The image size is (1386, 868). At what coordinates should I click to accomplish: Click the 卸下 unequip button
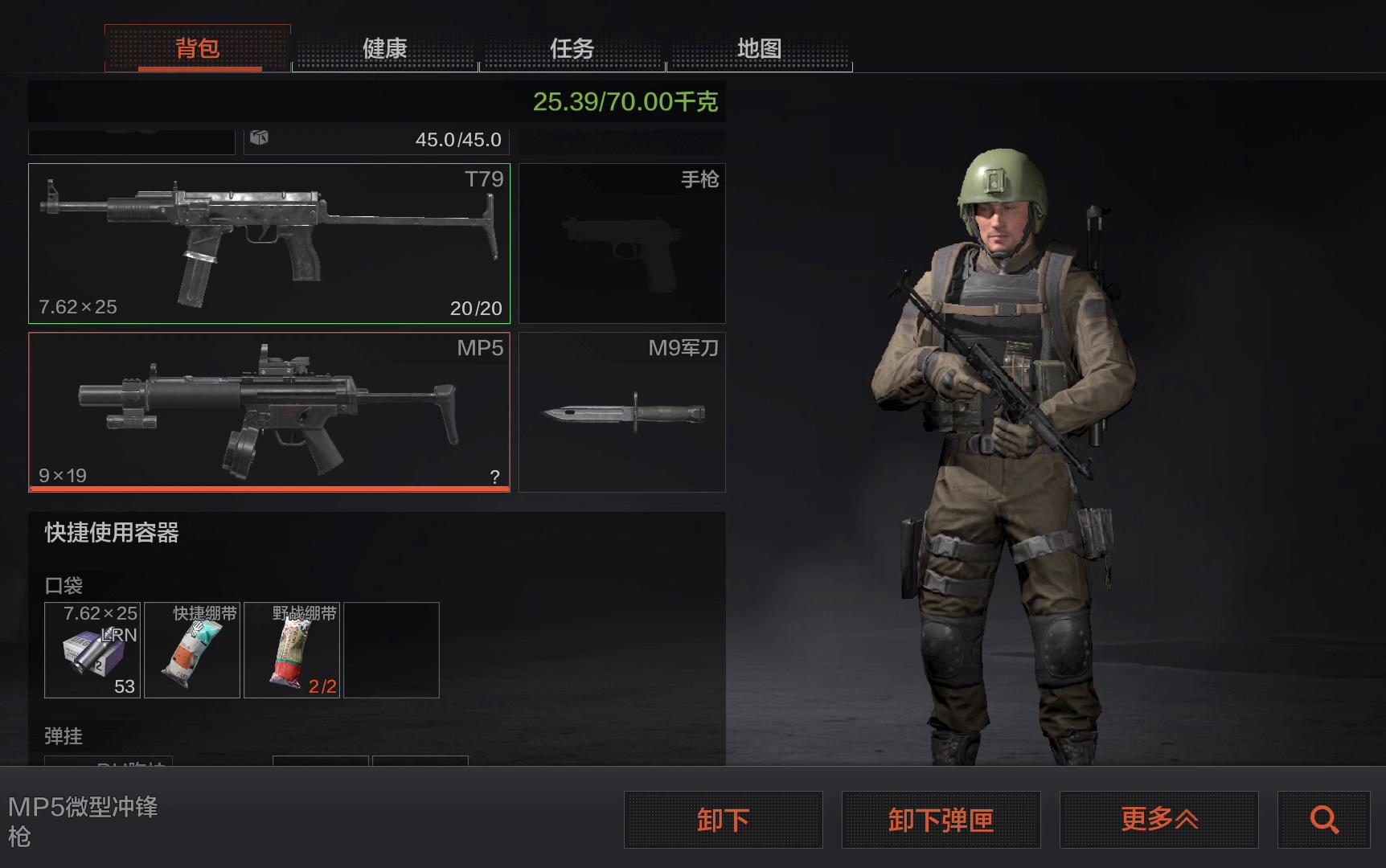click(724, 820)
